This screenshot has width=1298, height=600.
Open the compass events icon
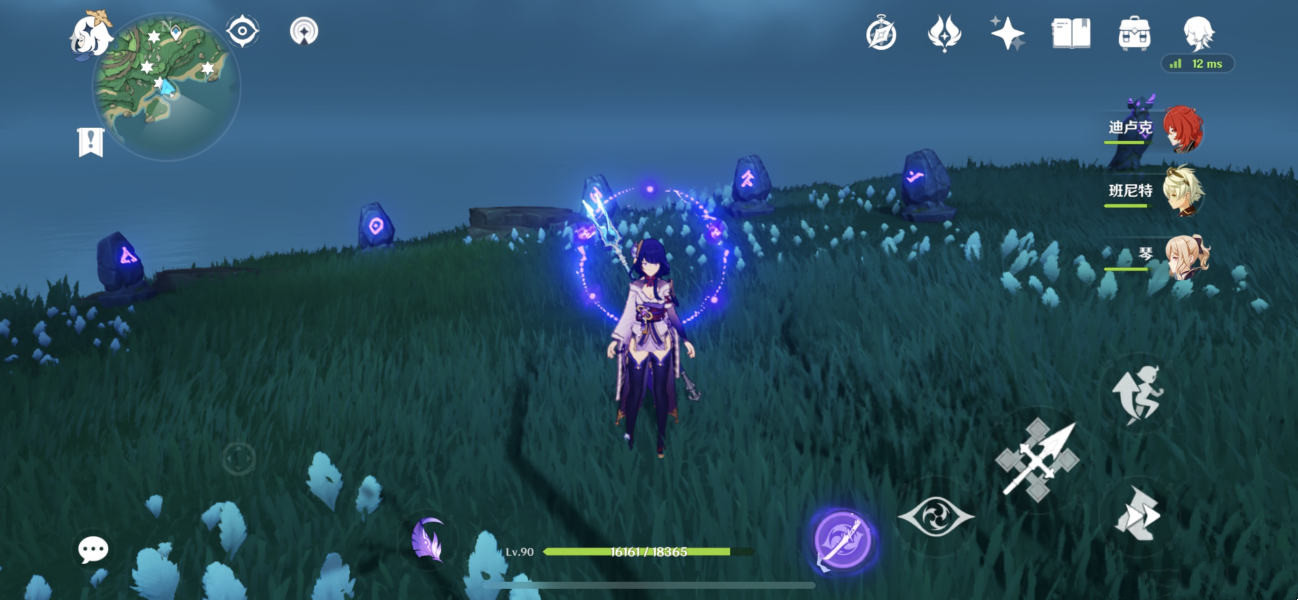881,34
